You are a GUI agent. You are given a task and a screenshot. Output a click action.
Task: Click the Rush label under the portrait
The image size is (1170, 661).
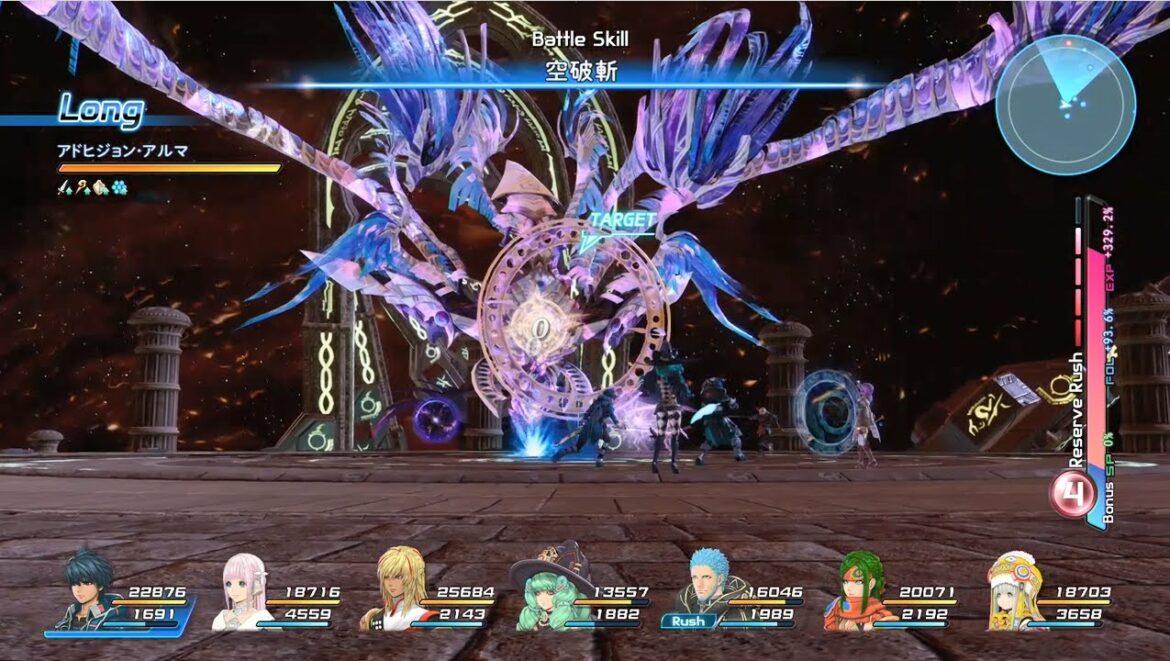coord(688,622)
